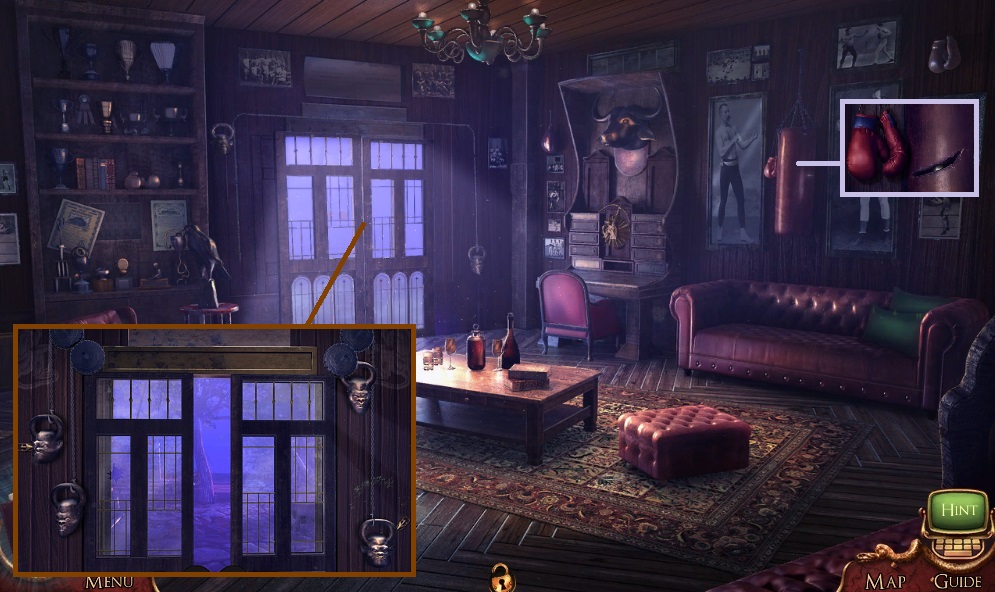Open the strategy Guide
The image size is (995, 592).
[956, 581]
